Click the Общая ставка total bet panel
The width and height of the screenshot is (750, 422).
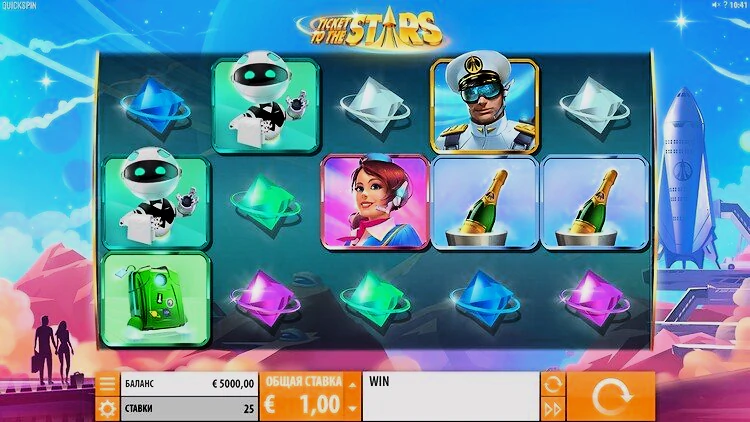[x=302, y=396]
